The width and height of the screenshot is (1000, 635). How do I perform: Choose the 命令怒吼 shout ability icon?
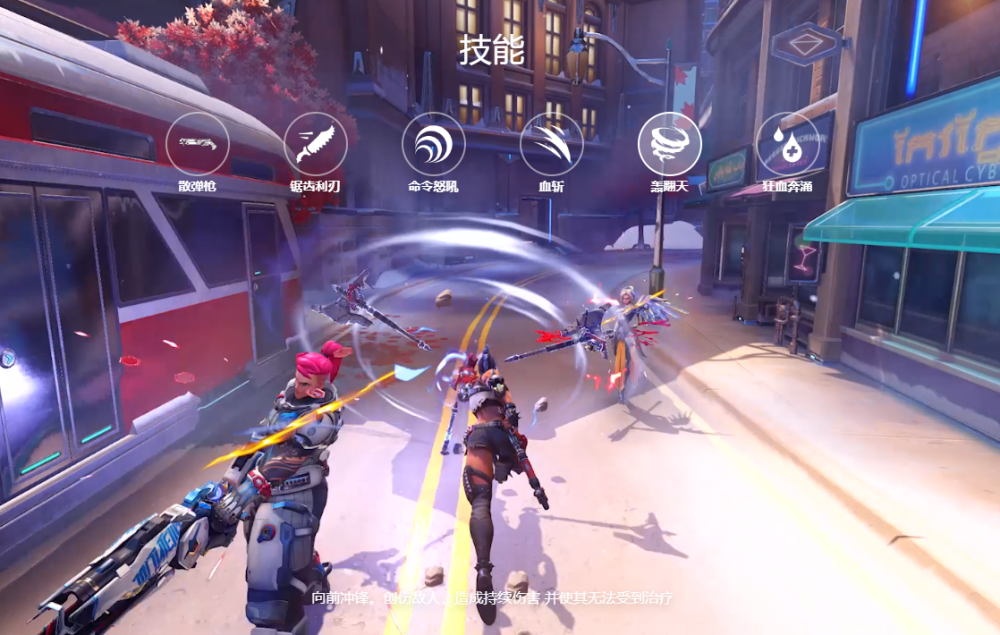click(433, 143)
